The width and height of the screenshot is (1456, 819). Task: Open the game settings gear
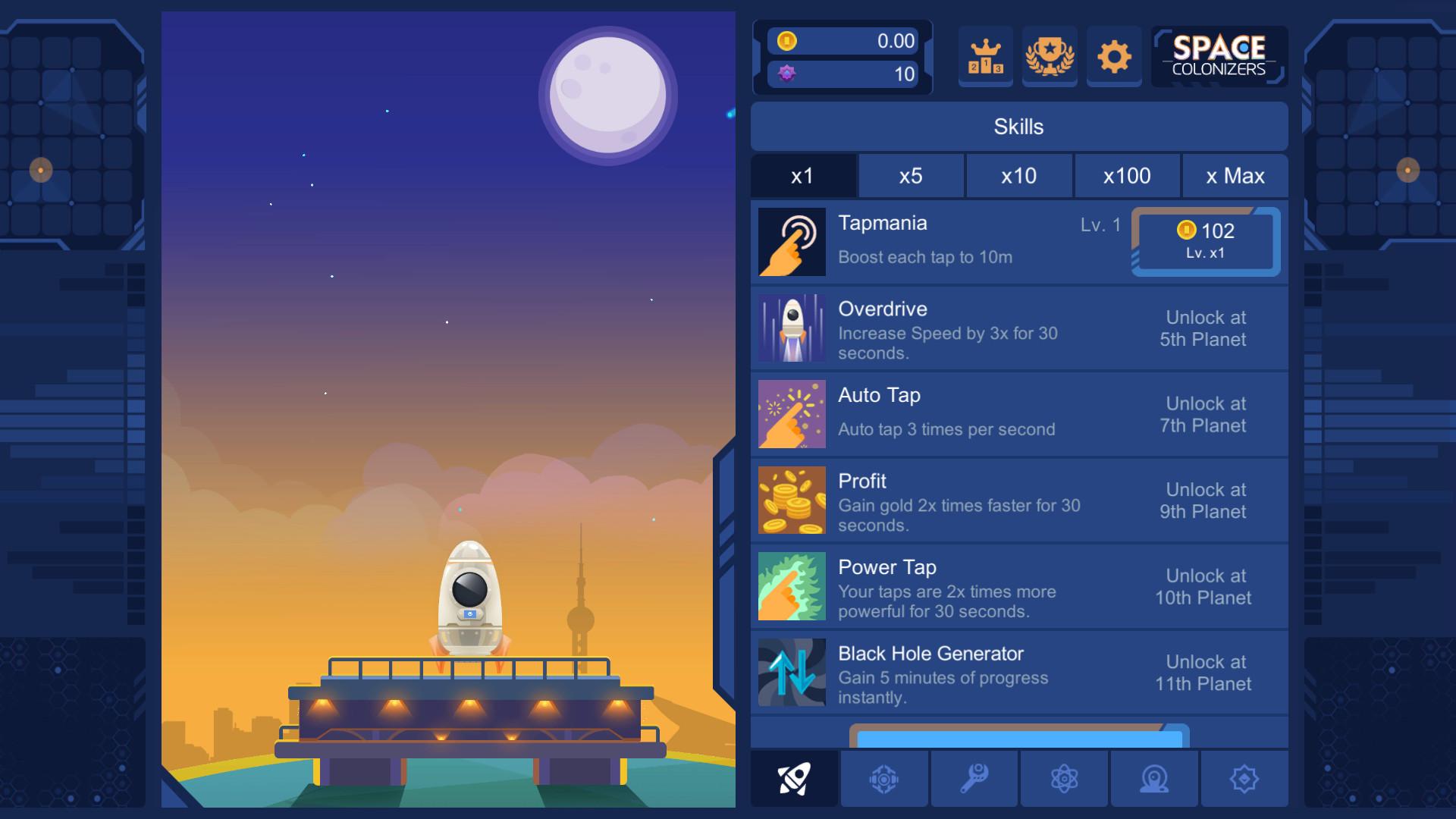pos(1113,56)
